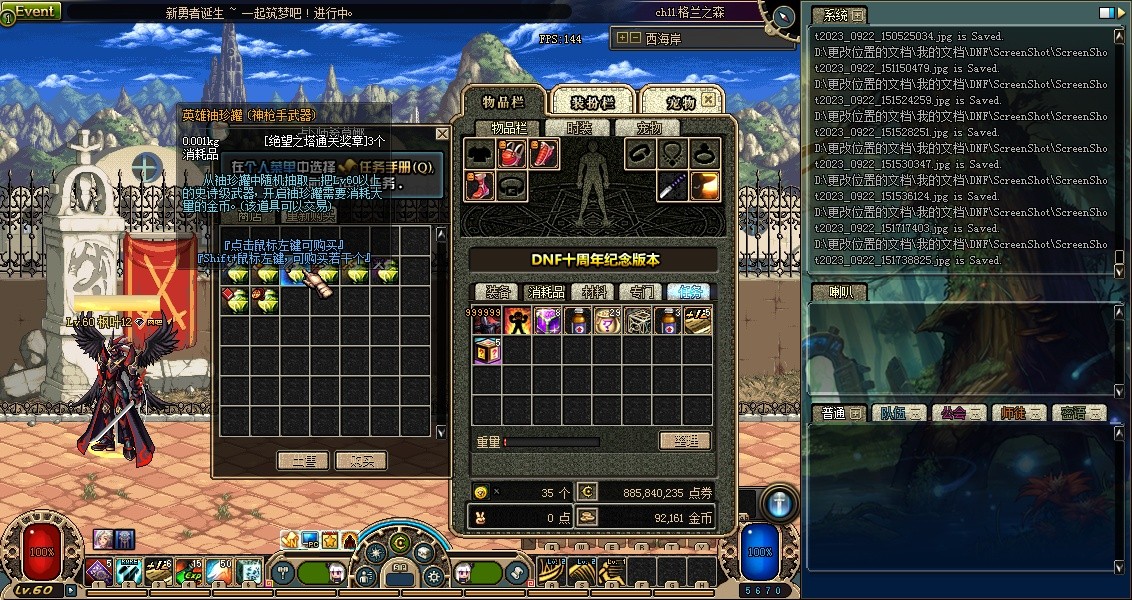Viewport: 1132px width, 600px height.
Task: Open the gear settings icon in bottom hub
Action: coord(434,576)
